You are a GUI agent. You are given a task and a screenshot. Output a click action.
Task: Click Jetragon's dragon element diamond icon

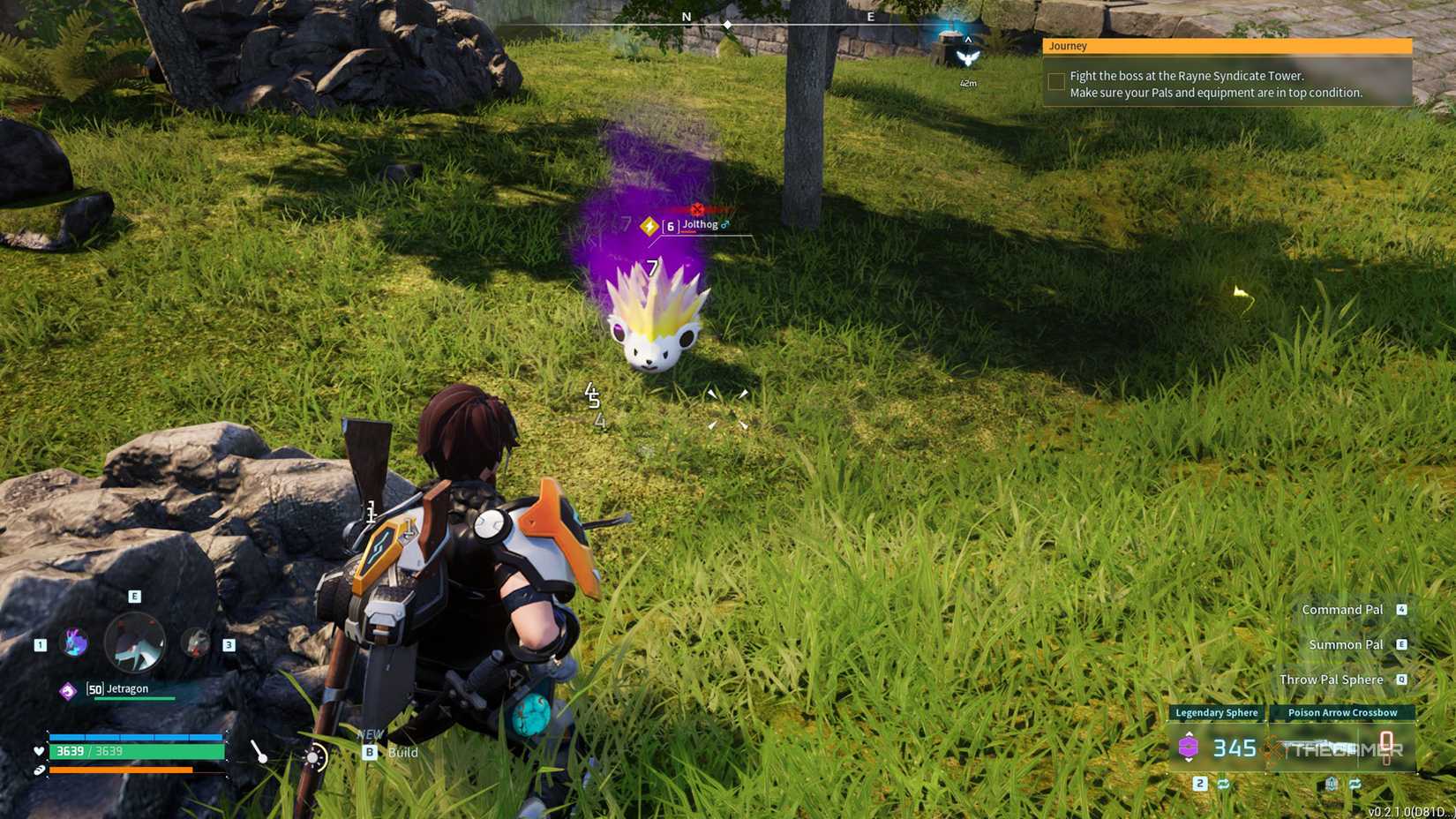(x=68, y=691)
